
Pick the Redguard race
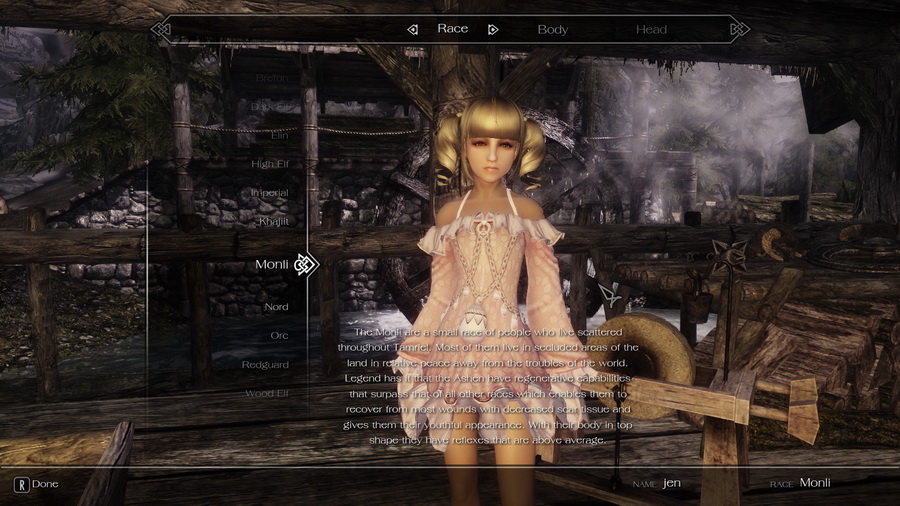click(x=265, y=365)
